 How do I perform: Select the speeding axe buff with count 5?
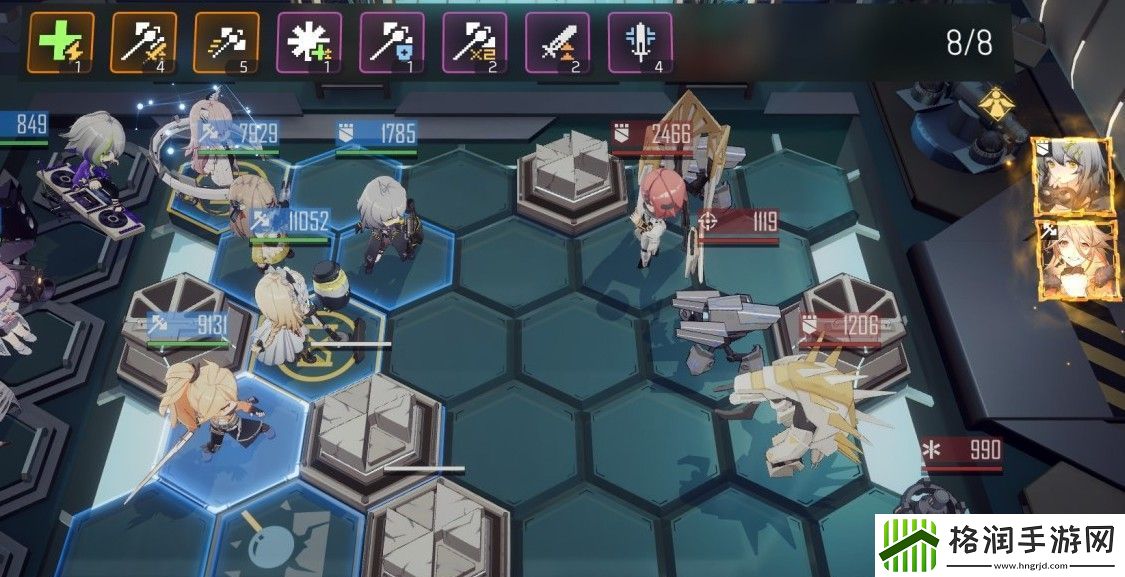[x=226, y=45]
